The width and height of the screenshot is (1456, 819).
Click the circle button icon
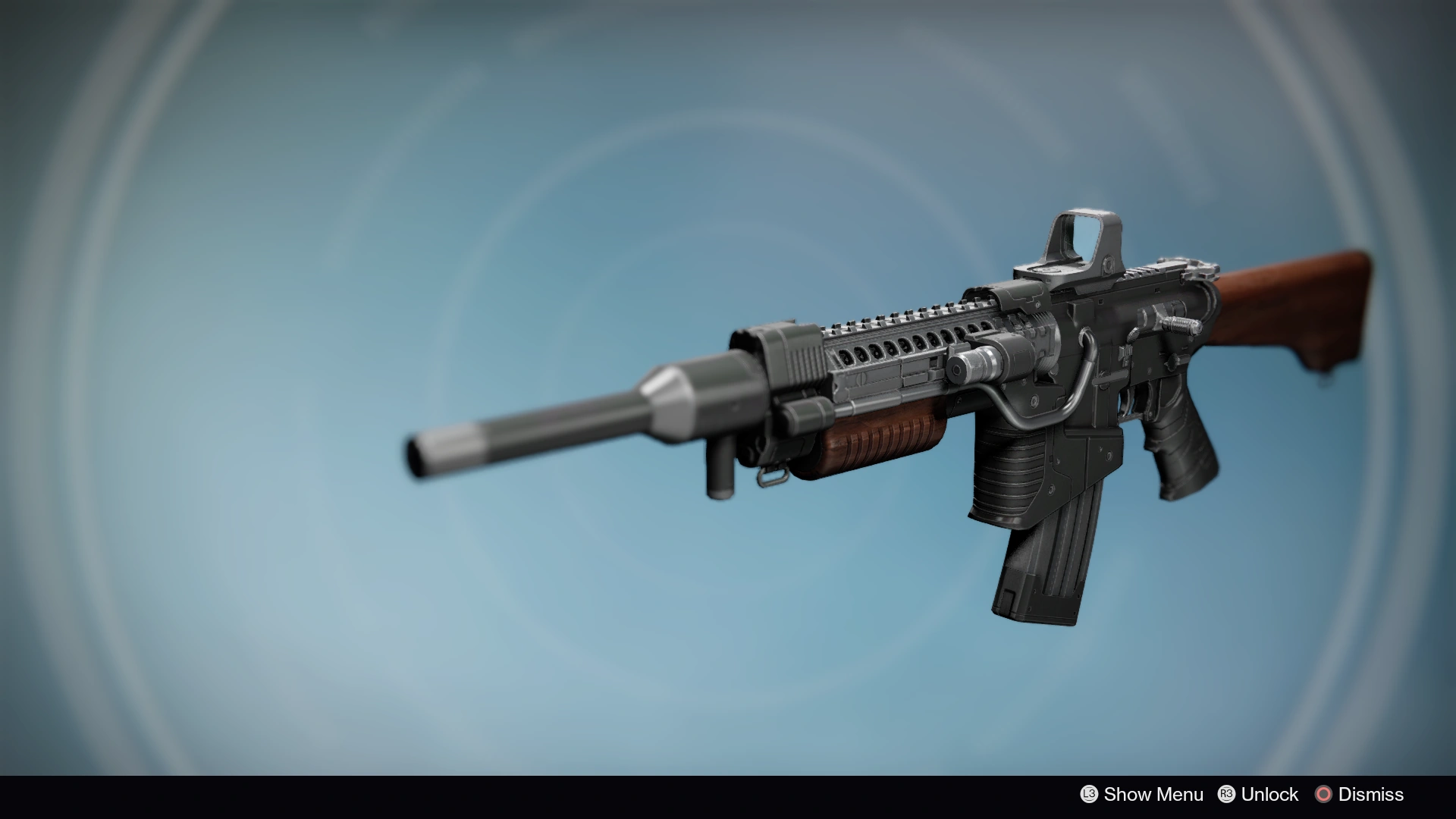pyautogui.click(x=1326, y=794)
